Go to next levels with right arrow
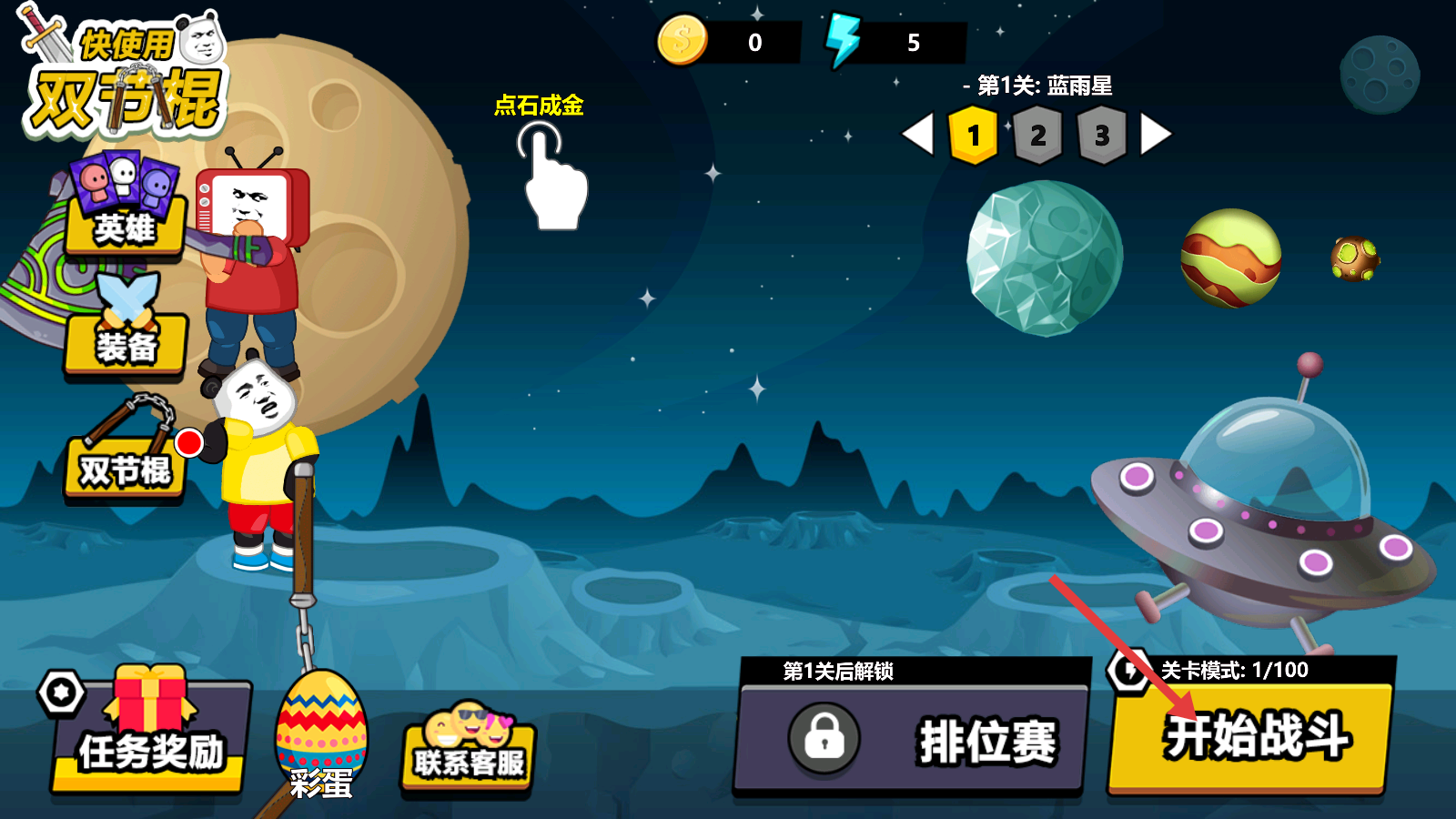The width and height of the screenshot is (1456, 819). (1155, 135)
